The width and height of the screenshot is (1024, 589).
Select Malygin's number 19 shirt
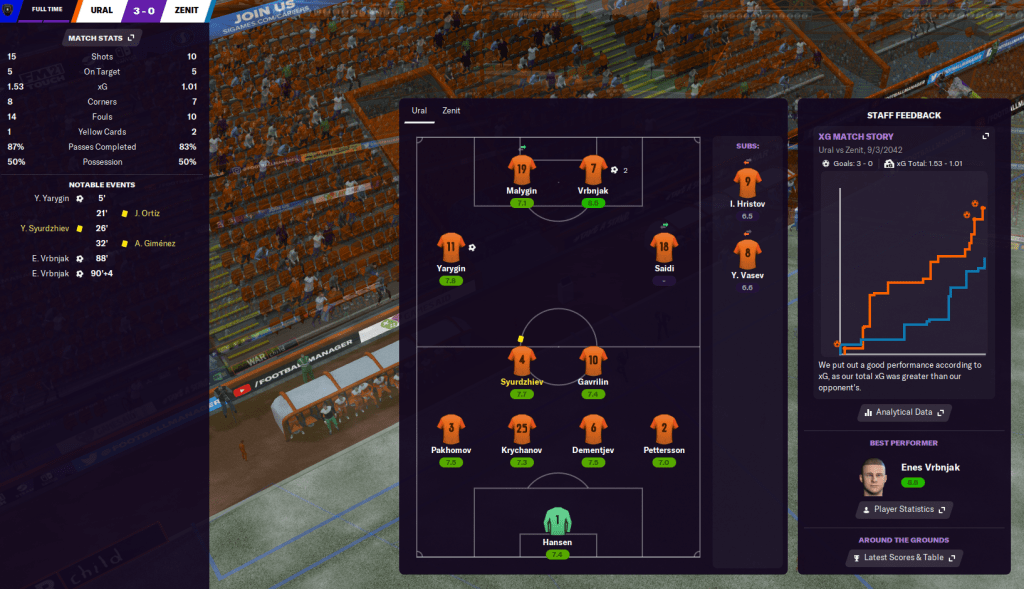click(521, 170)
